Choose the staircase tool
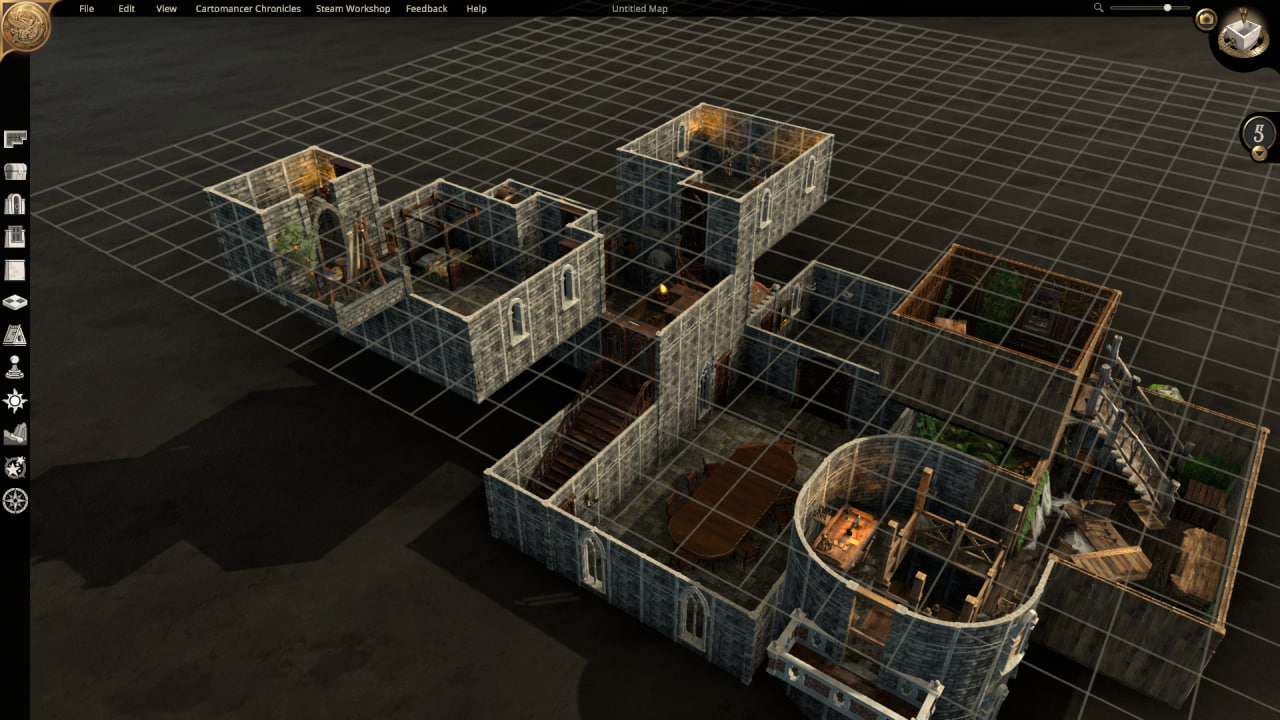This screenshot has width=1280, height=720. (15, 335)
